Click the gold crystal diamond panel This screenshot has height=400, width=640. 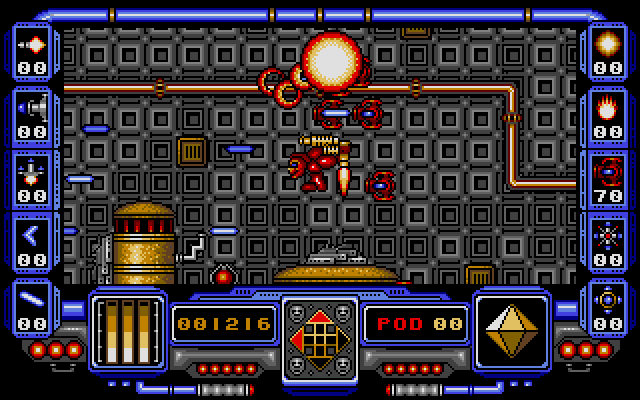510,327
